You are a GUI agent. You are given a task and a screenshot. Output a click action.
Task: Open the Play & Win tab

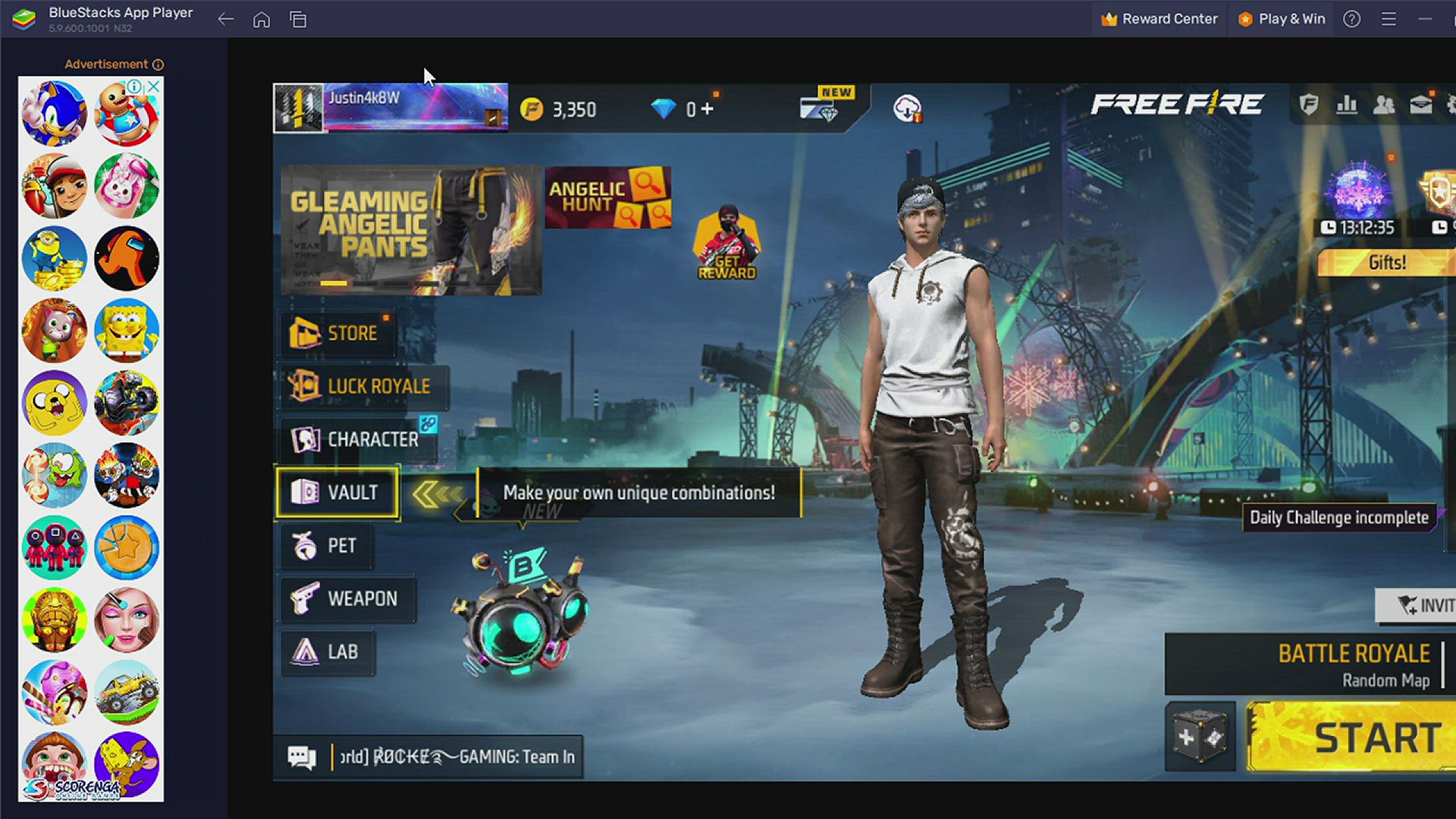click(x=1281, y=18)
